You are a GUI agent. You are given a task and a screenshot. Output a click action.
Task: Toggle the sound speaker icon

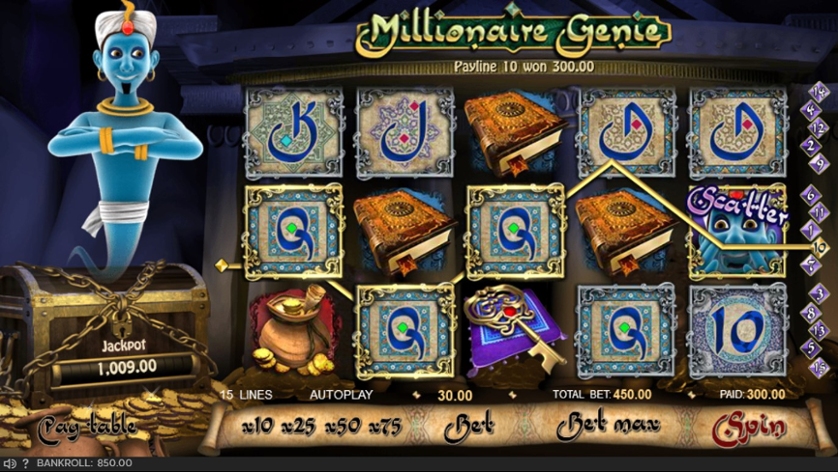click(x=10, y=464)
